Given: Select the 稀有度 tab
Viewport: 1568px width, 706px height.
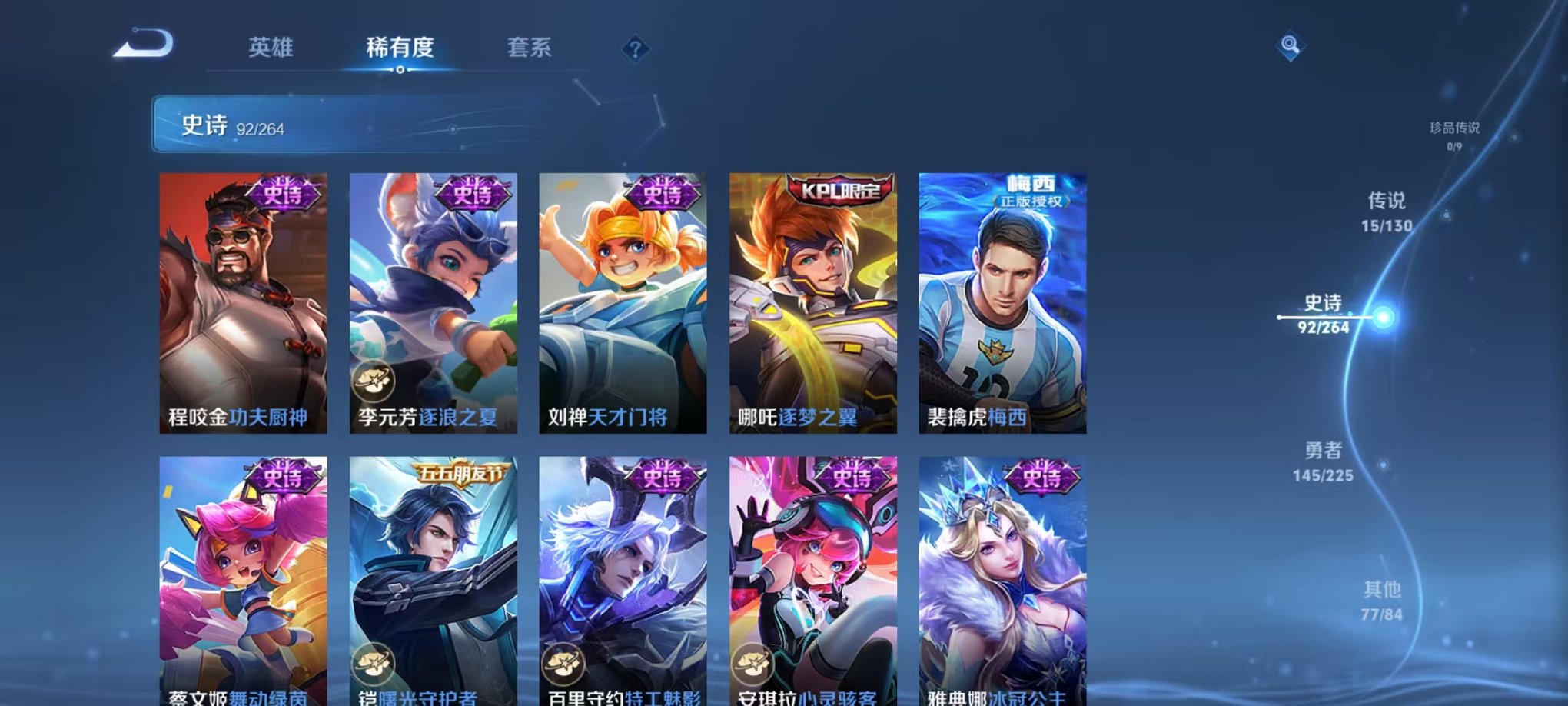Looking at the screenshot, I should 400,48.
